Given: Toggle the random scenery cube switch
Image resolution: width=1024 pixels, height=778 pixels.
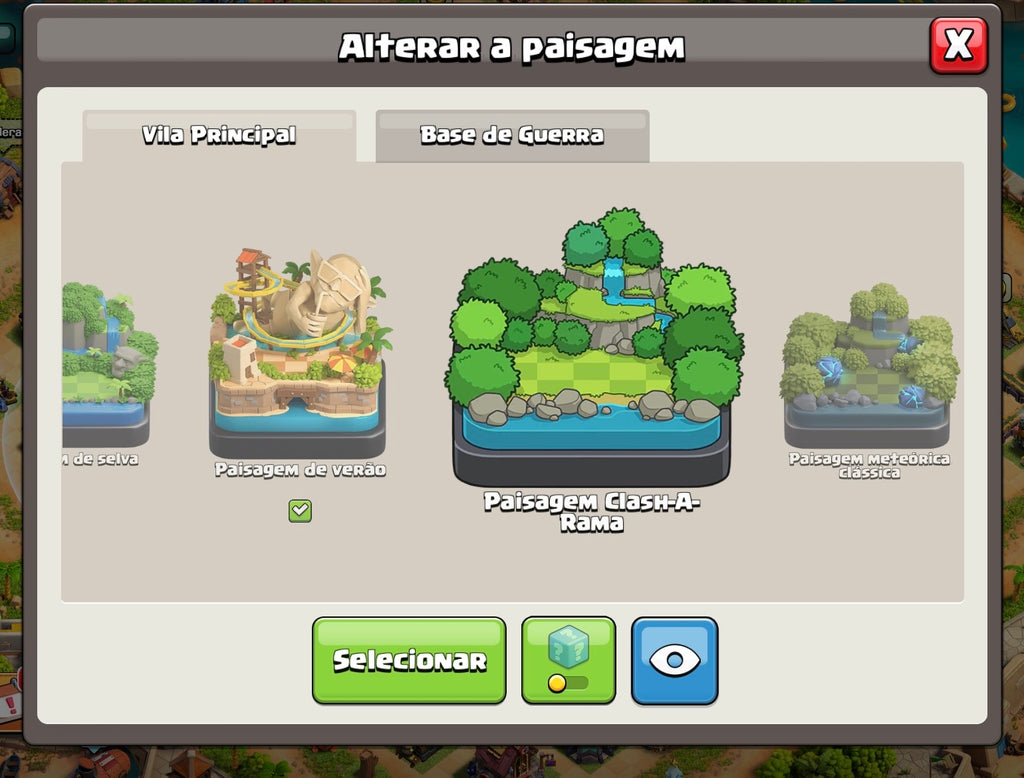Looking at the screenshot, I should pos(568,660).
